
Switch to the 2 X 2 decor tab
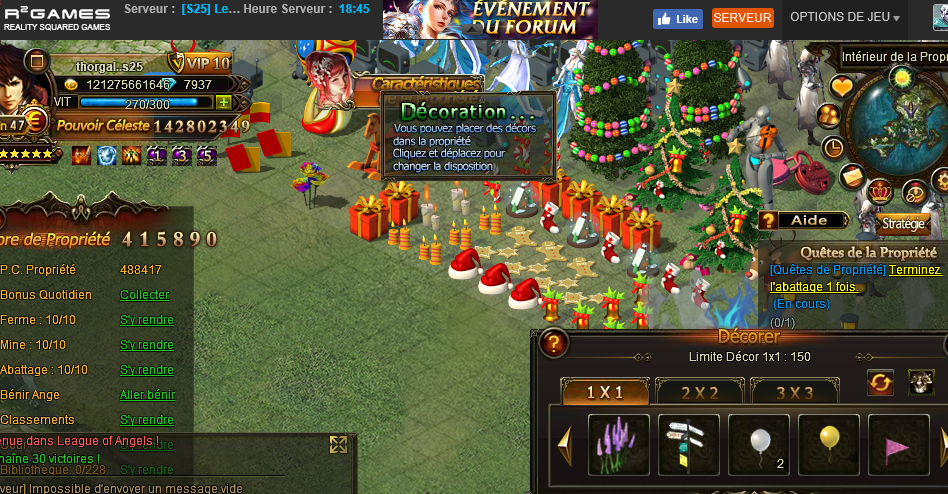click(699, 393)
